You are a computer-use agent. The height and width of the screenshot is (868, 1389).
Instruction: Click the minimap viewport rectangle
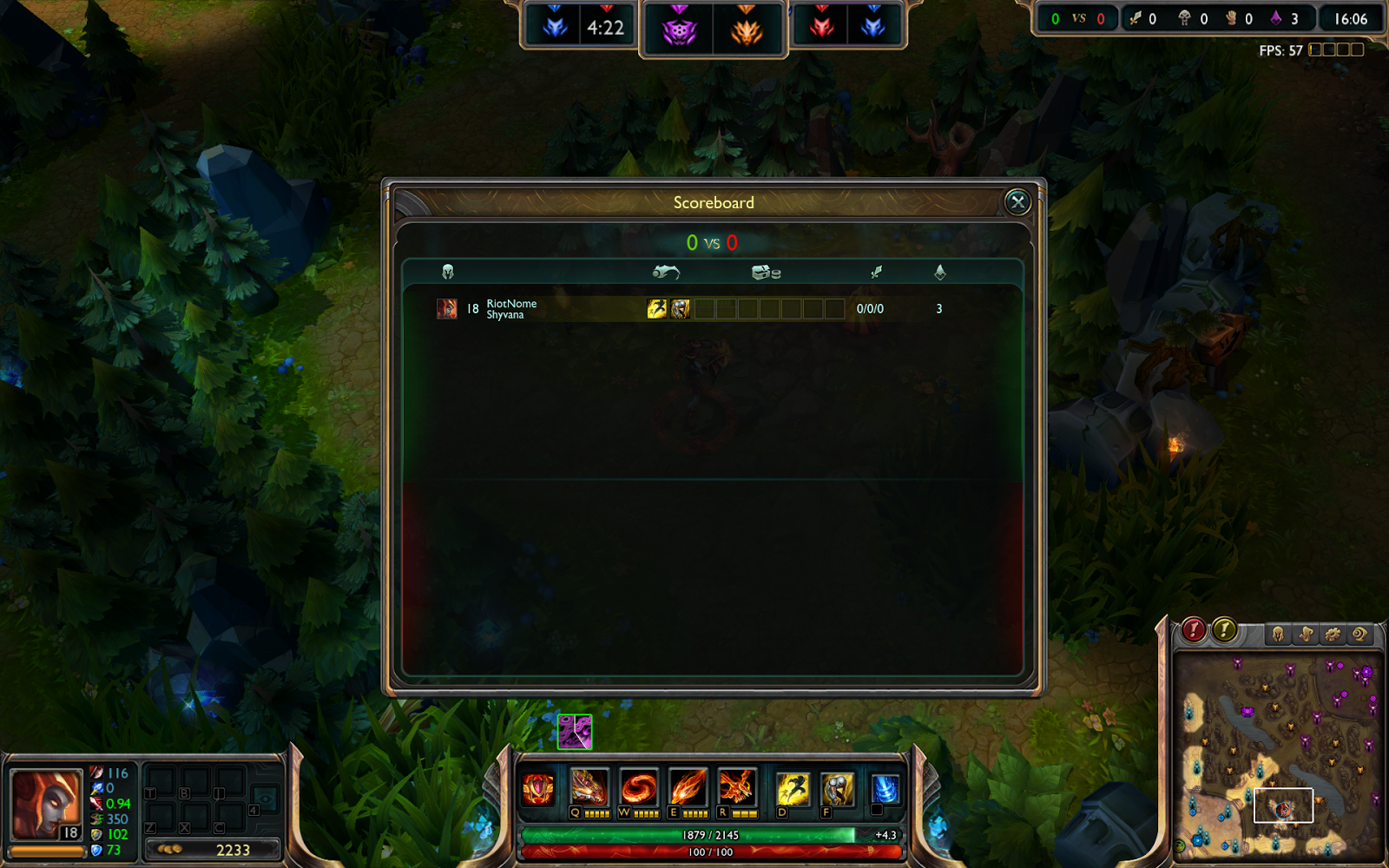point(1284,806)
